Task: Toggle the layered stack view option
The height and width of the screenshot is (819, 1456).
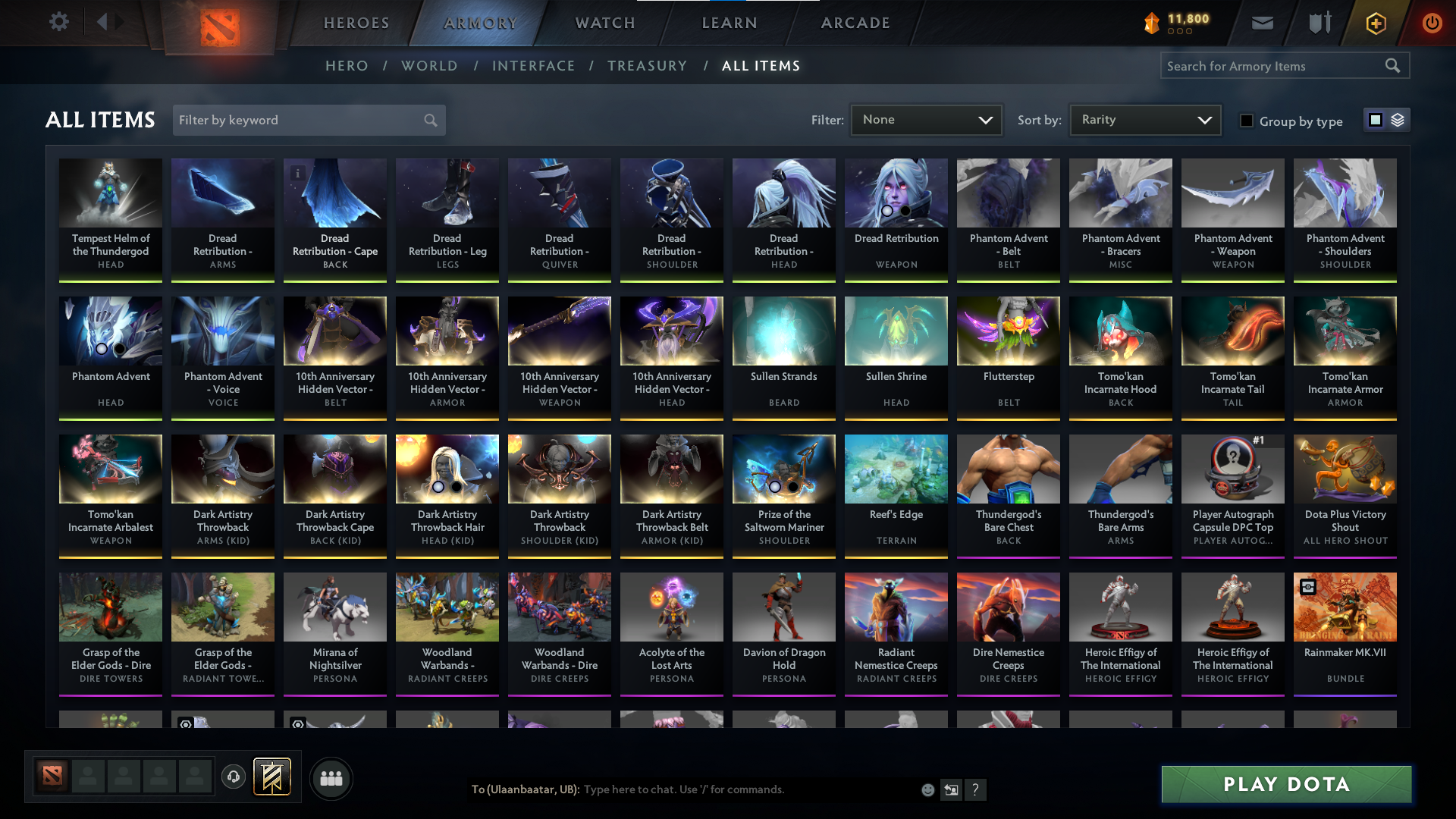Action: pyautogui.click(x=1398, y=119)
